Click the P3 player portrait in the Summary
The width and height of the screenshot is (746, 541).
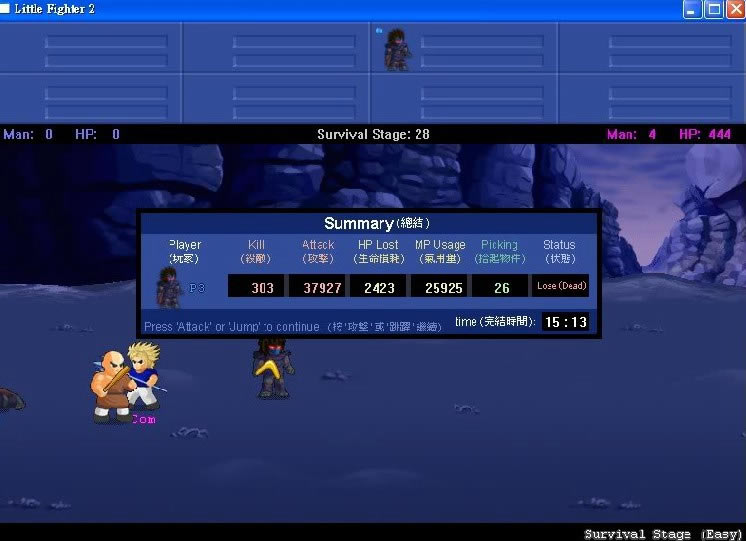169,287
